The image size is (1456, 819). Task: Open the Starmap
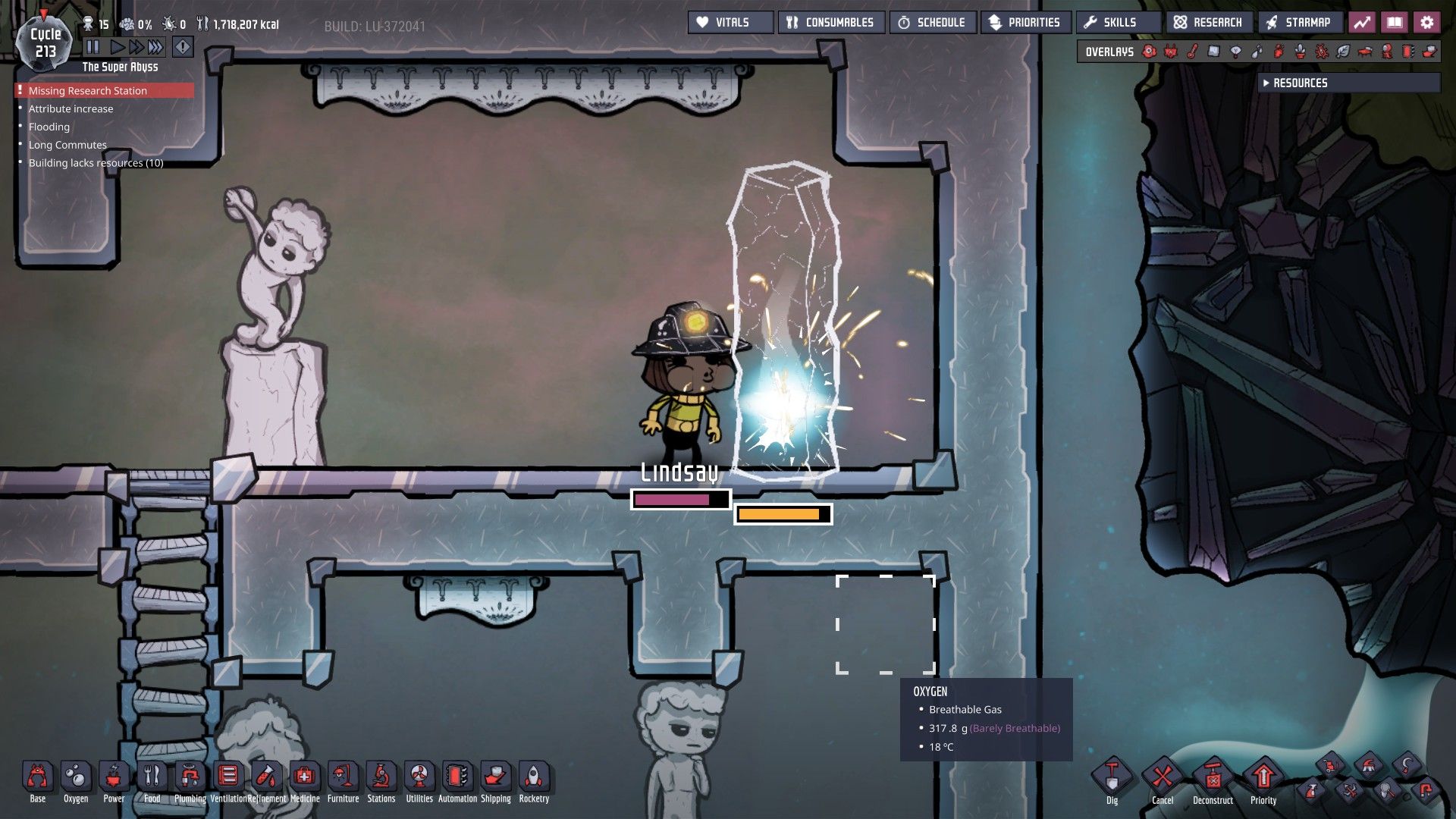(1299, 23)
